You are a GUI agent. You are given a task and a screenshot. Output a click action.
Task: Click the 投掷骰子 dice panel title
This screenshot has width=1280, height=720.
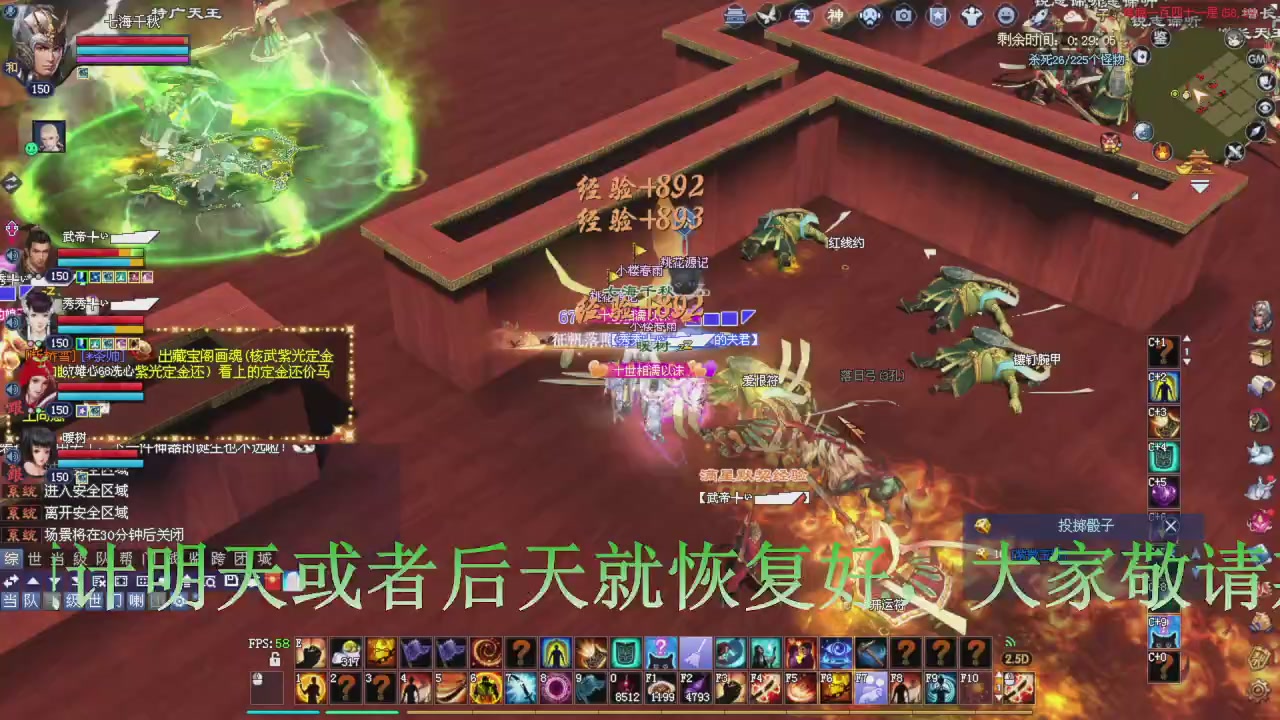point(1088,527)
